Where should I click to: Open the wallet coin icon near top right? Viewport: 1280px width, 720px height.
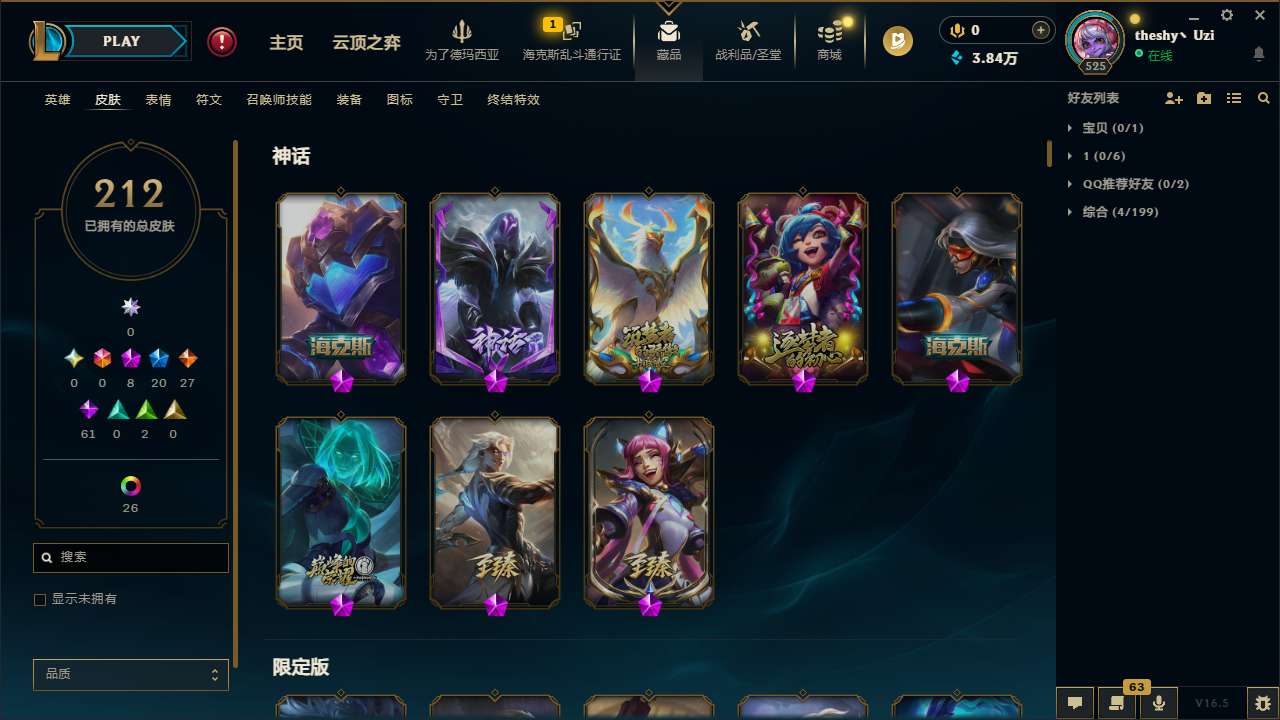(x=897, y=42)
